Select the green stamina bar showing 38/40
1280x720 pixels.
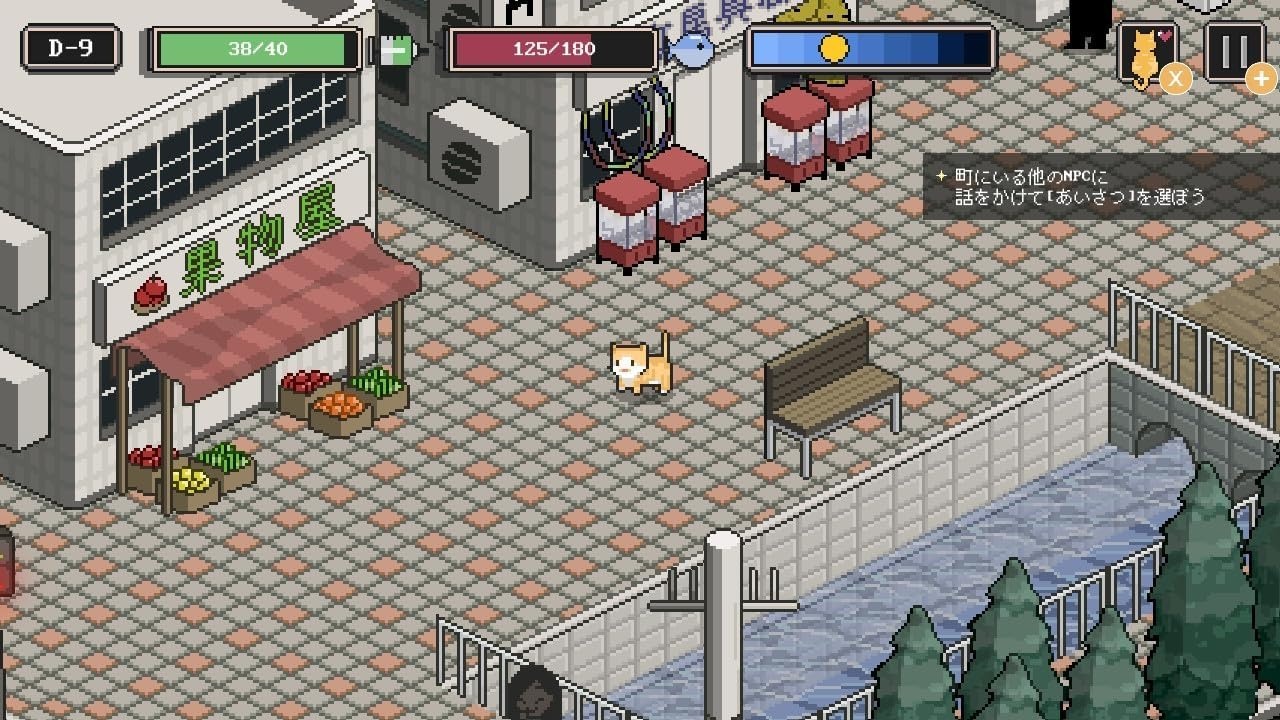coord(255,46)
